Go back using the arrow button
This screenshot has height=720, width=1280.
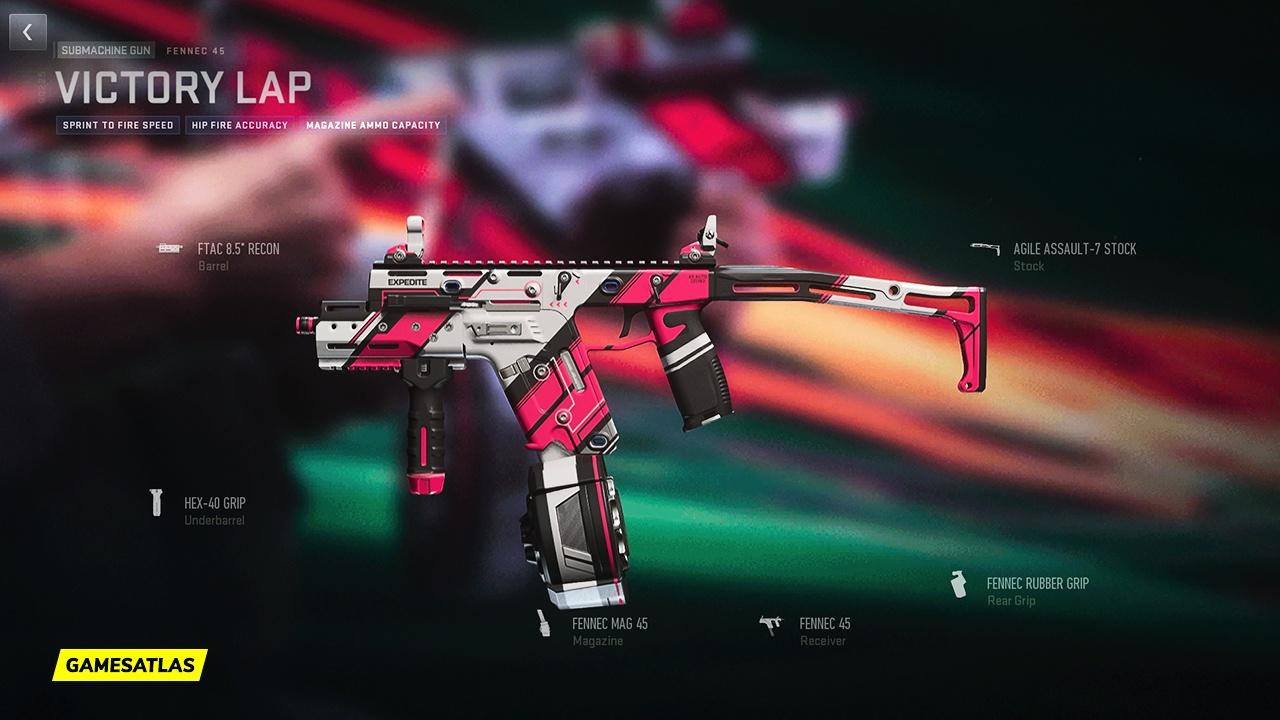coord(28,32)
